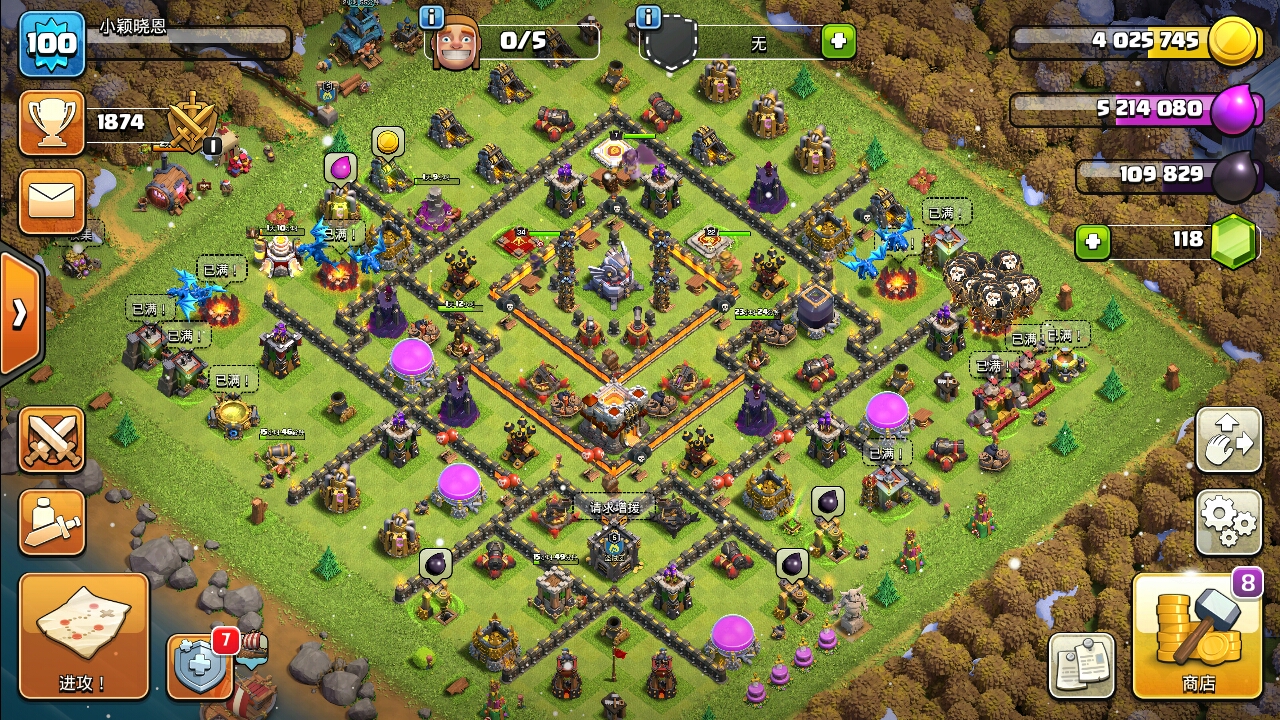Open the crossed swords battle log

[x=51, y=439]
